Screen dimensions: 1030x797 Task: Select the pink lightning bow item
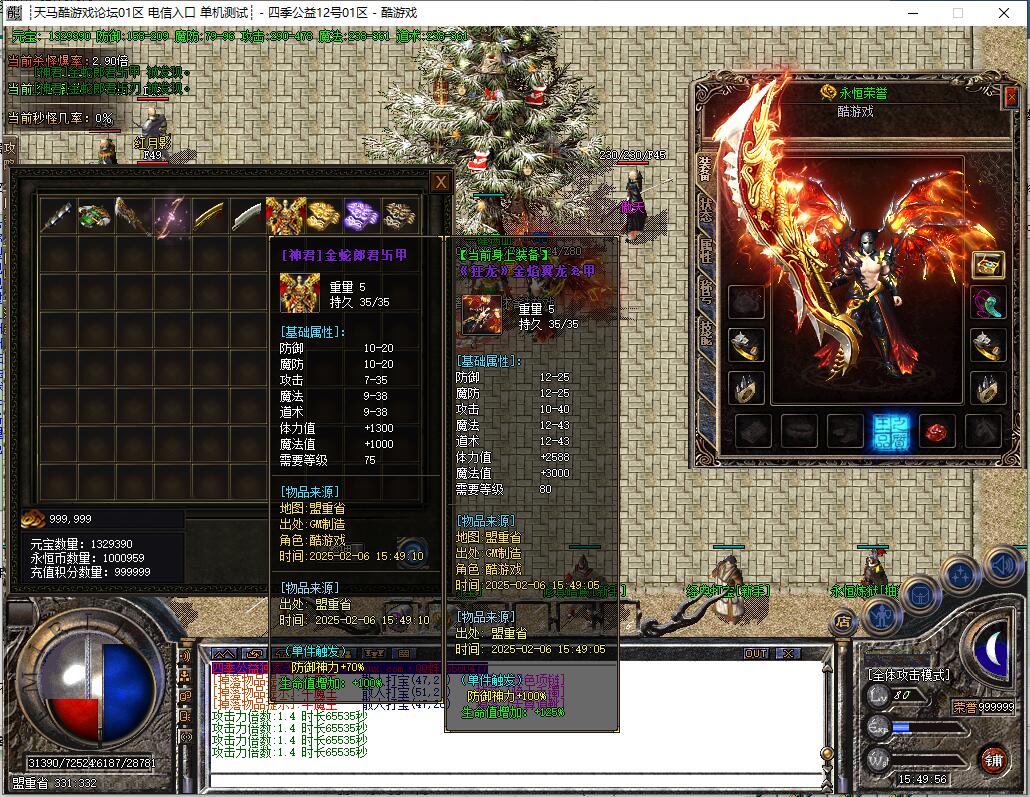click(x=171, y=216)
